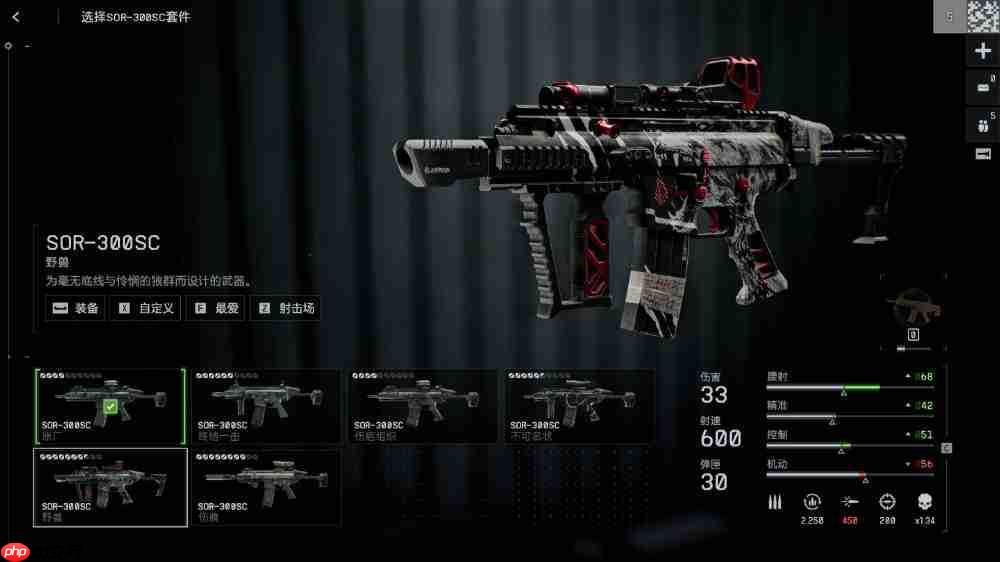Select the suppressed package beside 野兽
Viewport: 1000px width, 562px height.
(266, 487)
